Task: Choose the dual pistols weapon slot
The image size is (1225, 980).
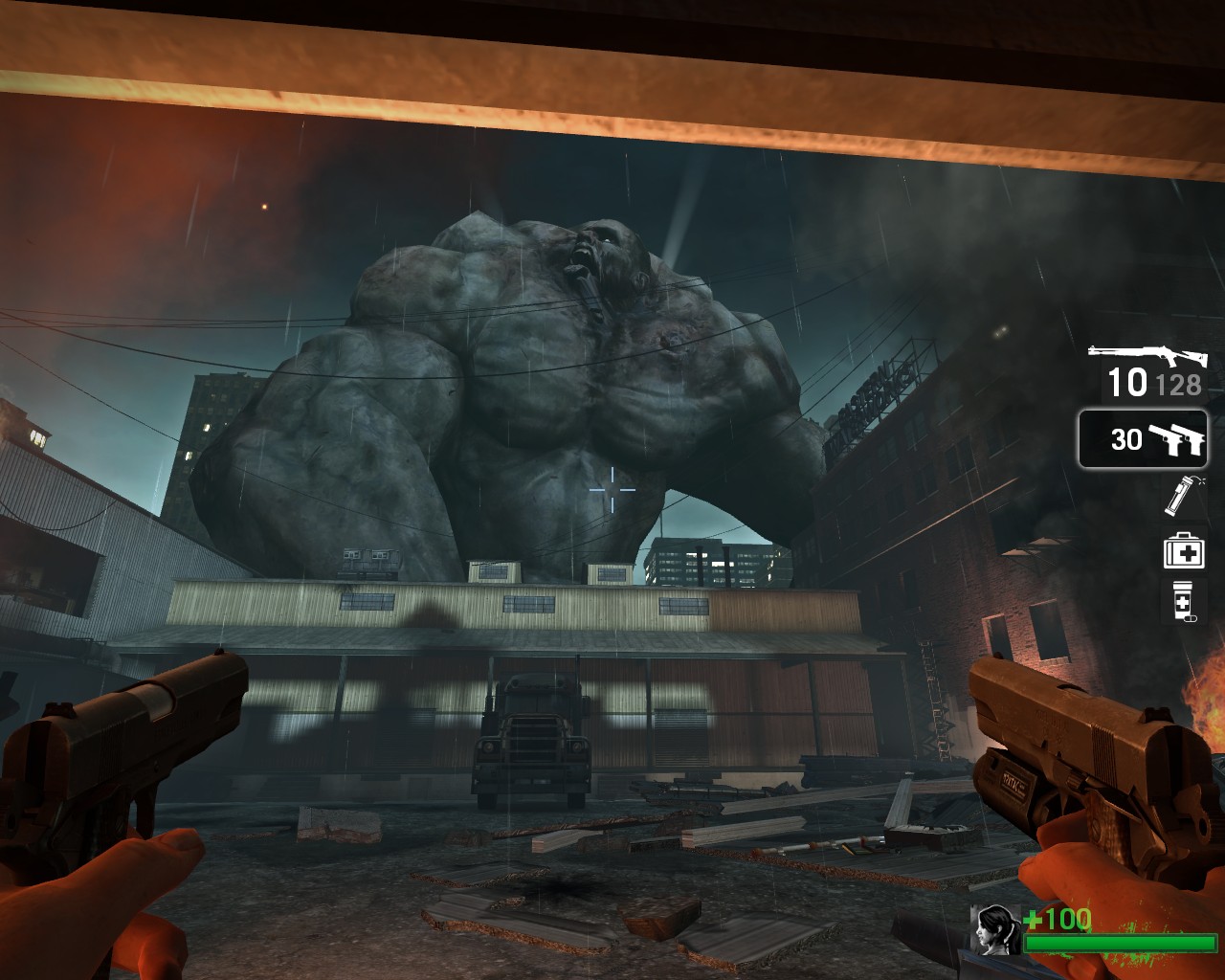Action: [x=1143, y=439]
